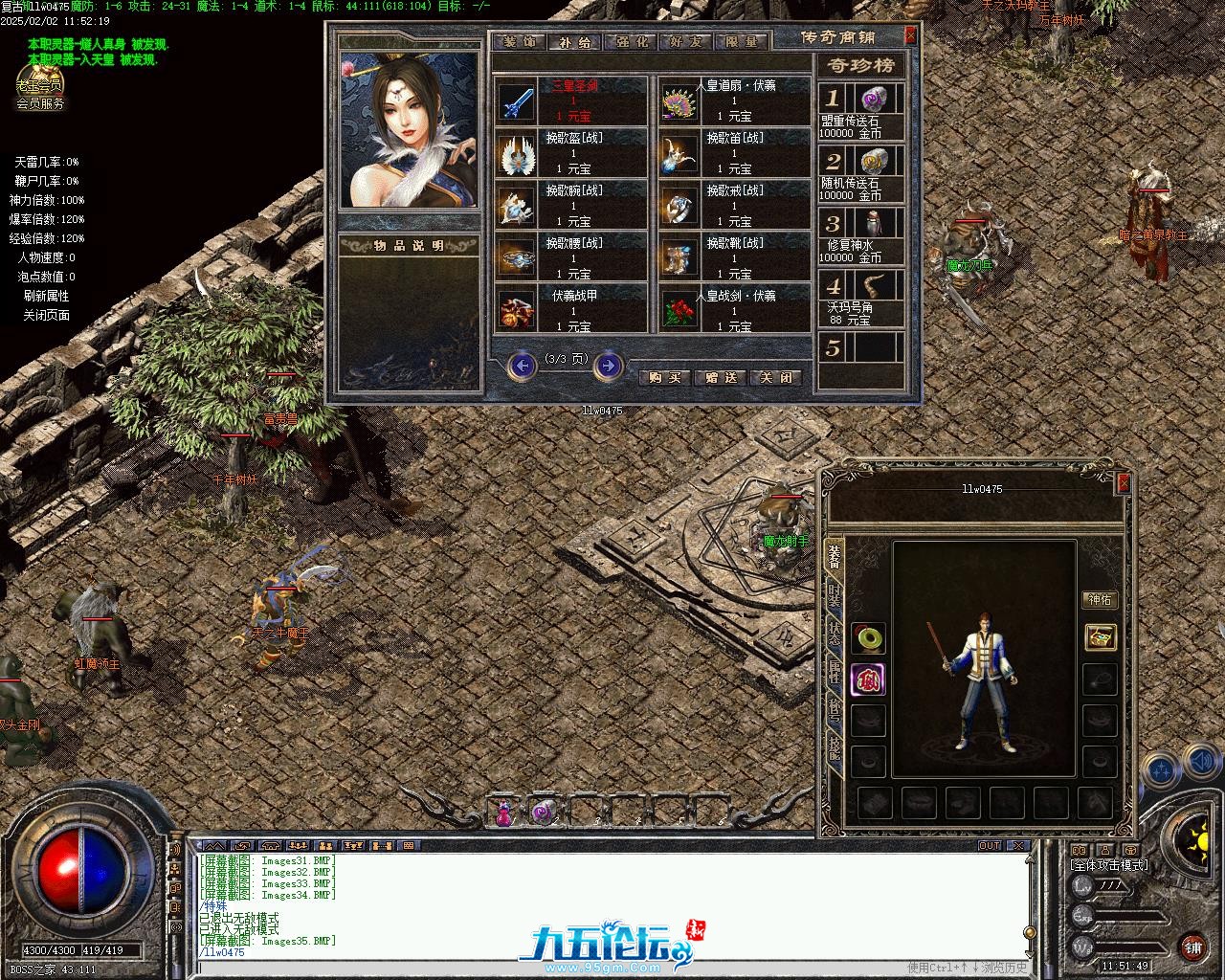Viewport: 1225px width, 980px height.
Task: Close the character equipment window
Action: tap(1125, 484)
